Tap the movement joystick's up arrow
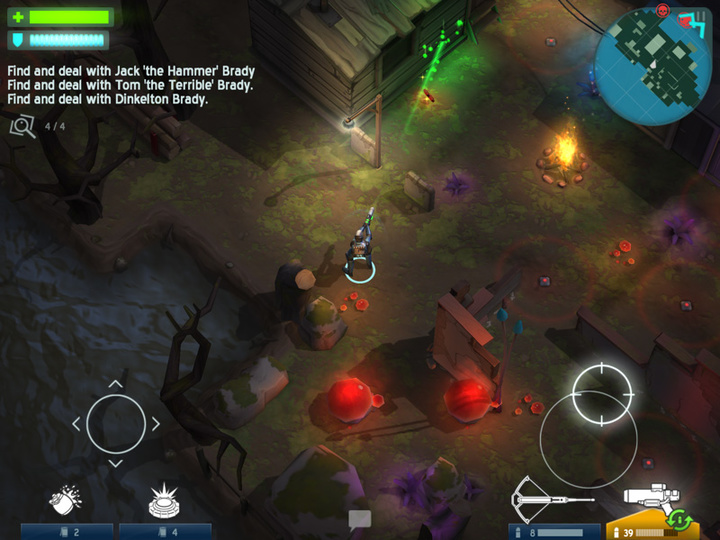The image size is (720, 540). pyautogui.click(x=115, y=383)
